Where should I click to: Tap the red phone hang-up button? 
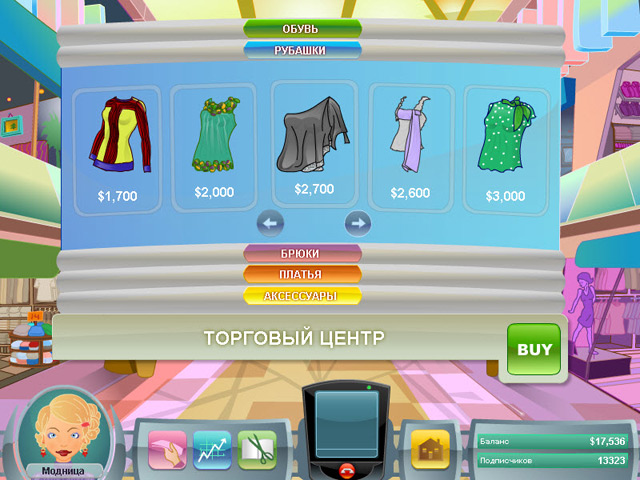pos(347,470)
